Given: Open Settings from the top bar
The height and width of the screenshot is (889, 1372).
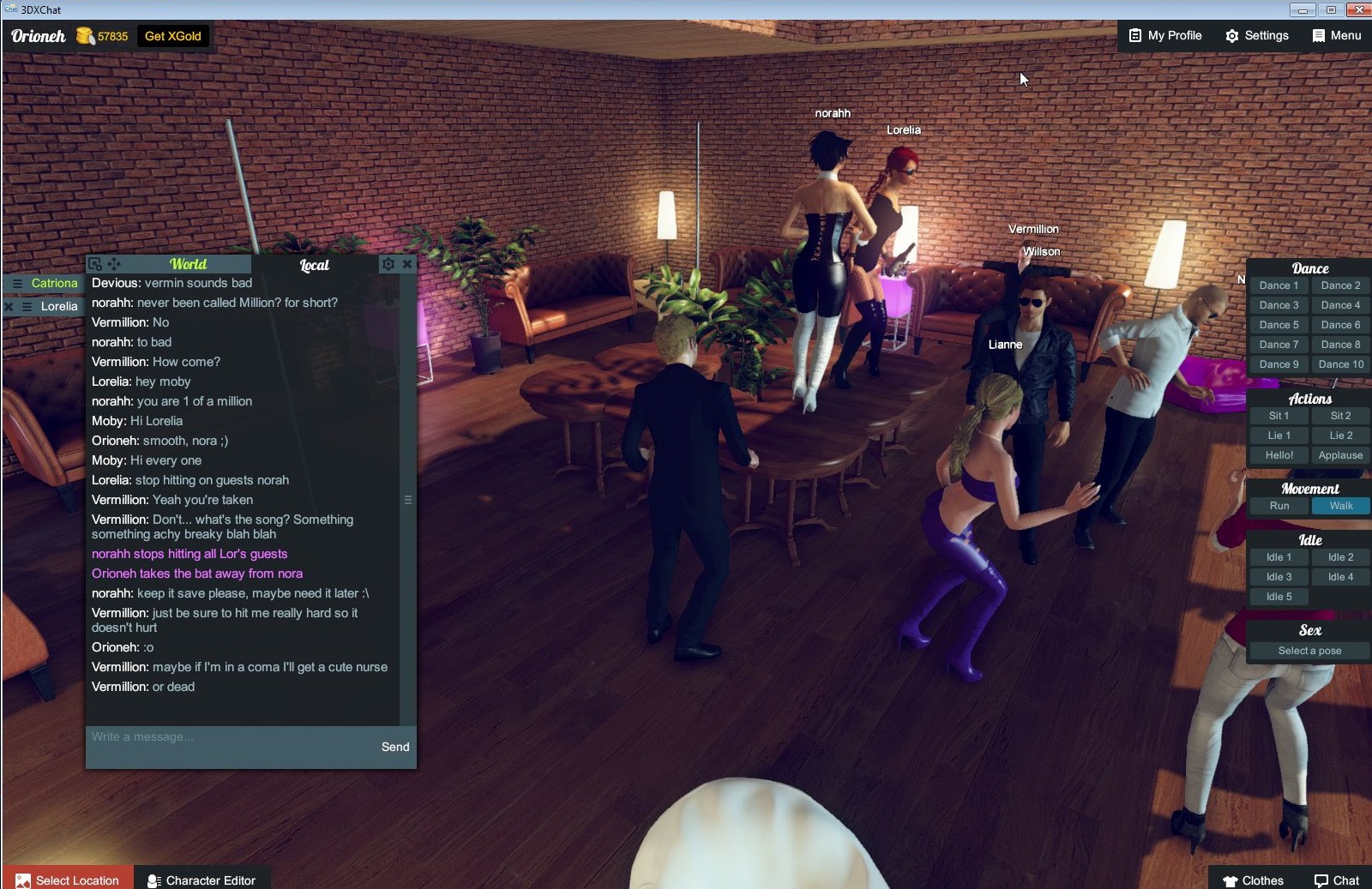Looking at the screenshot, I should point(1256,35).
